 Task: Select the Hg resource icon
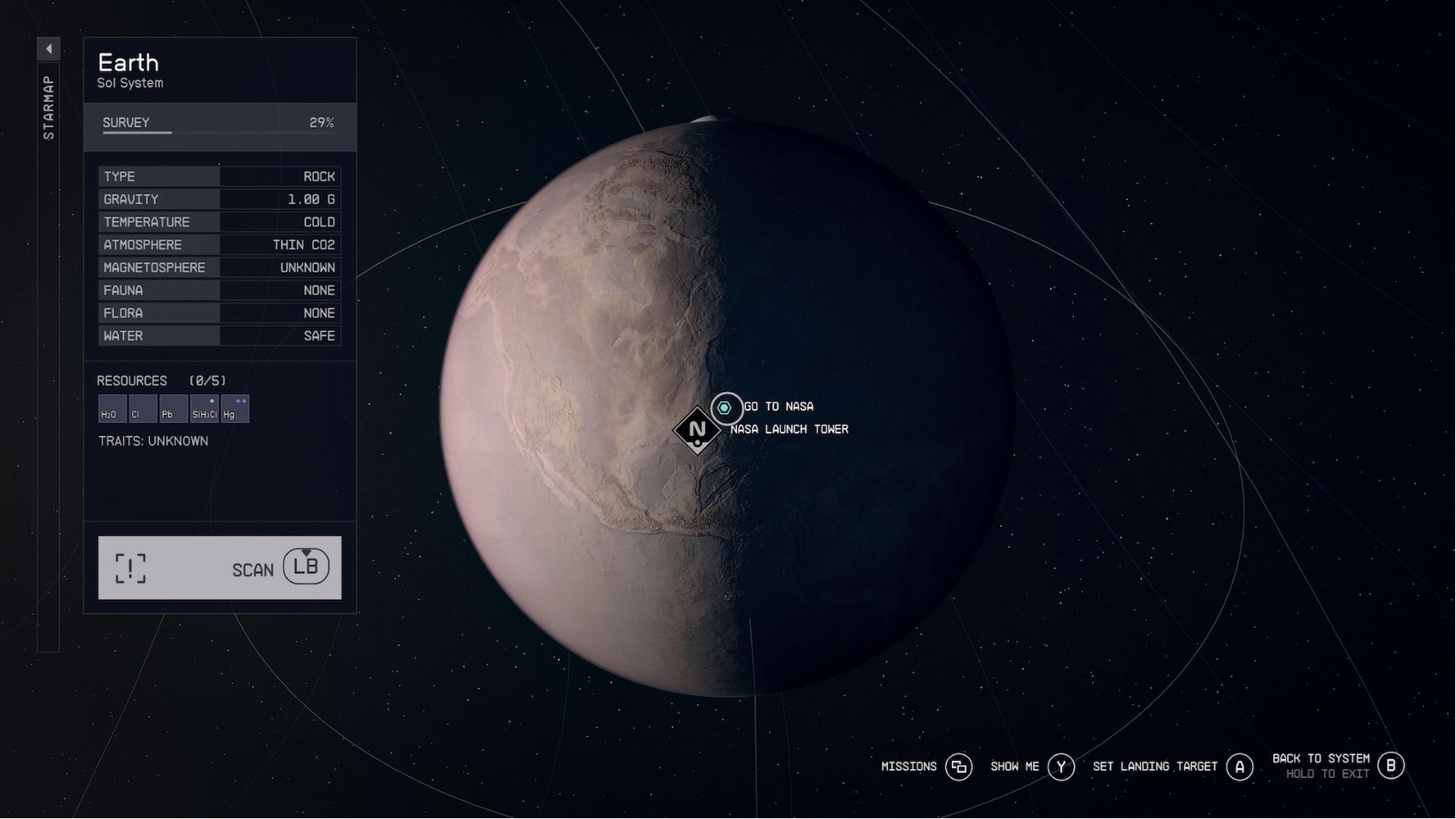(x=234, y=409)
